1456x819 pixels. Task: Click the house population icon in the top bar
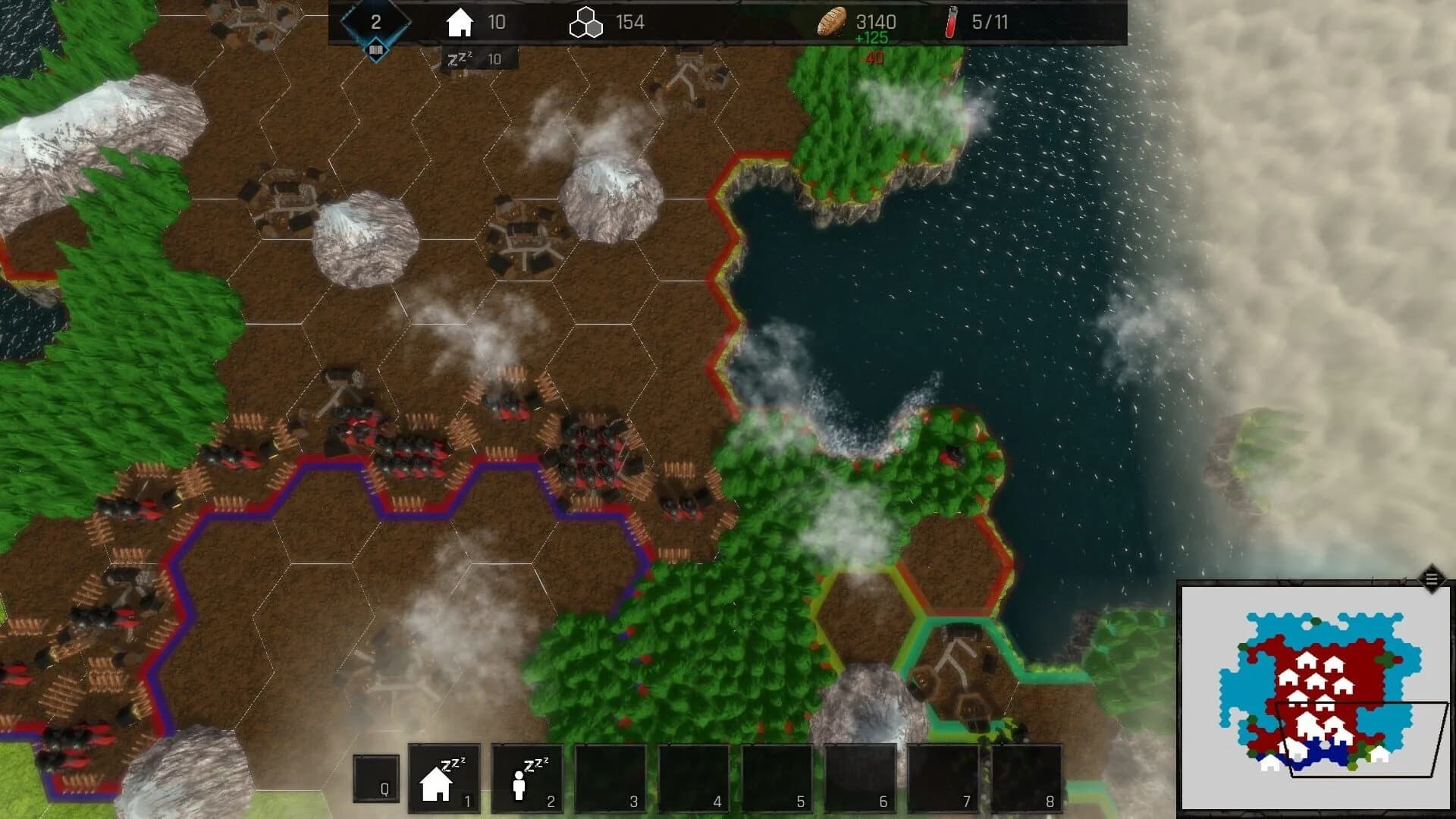[x=461, y=22]
